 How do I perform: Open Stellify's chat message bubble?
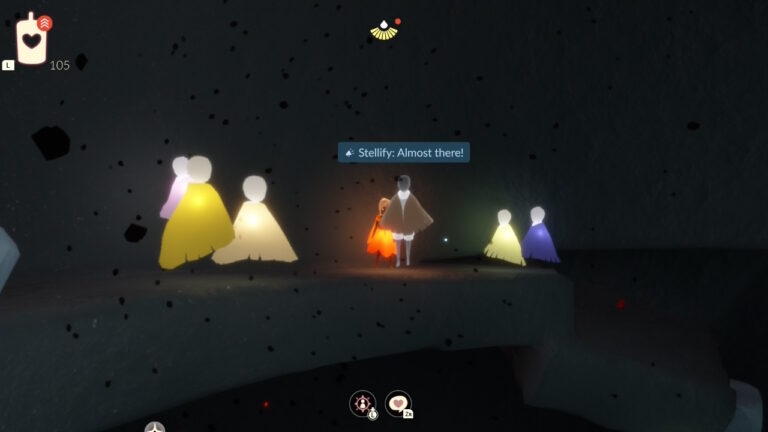point(404,153)
